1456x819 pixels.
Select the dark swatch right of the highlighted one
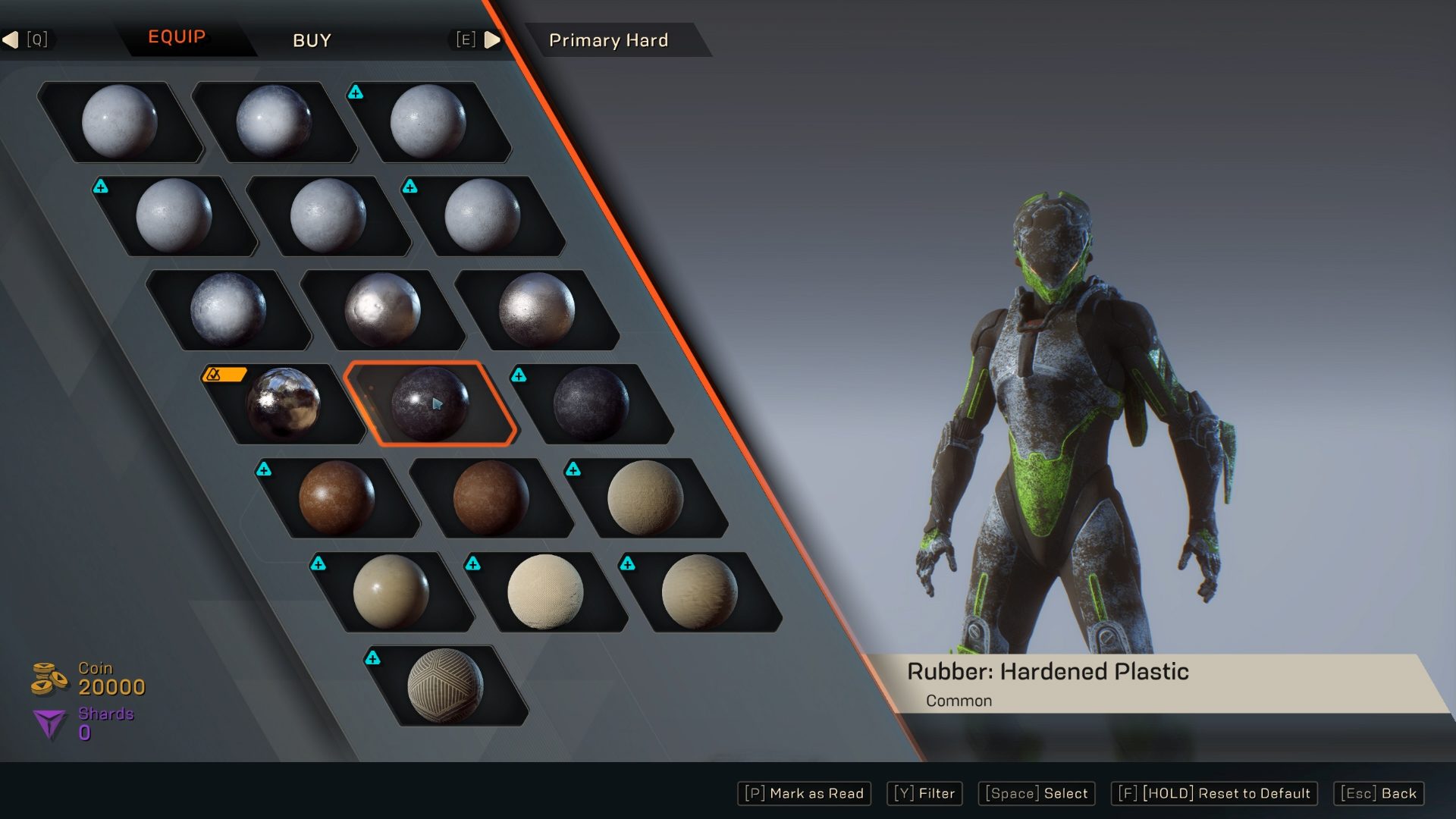click(591, 404)
